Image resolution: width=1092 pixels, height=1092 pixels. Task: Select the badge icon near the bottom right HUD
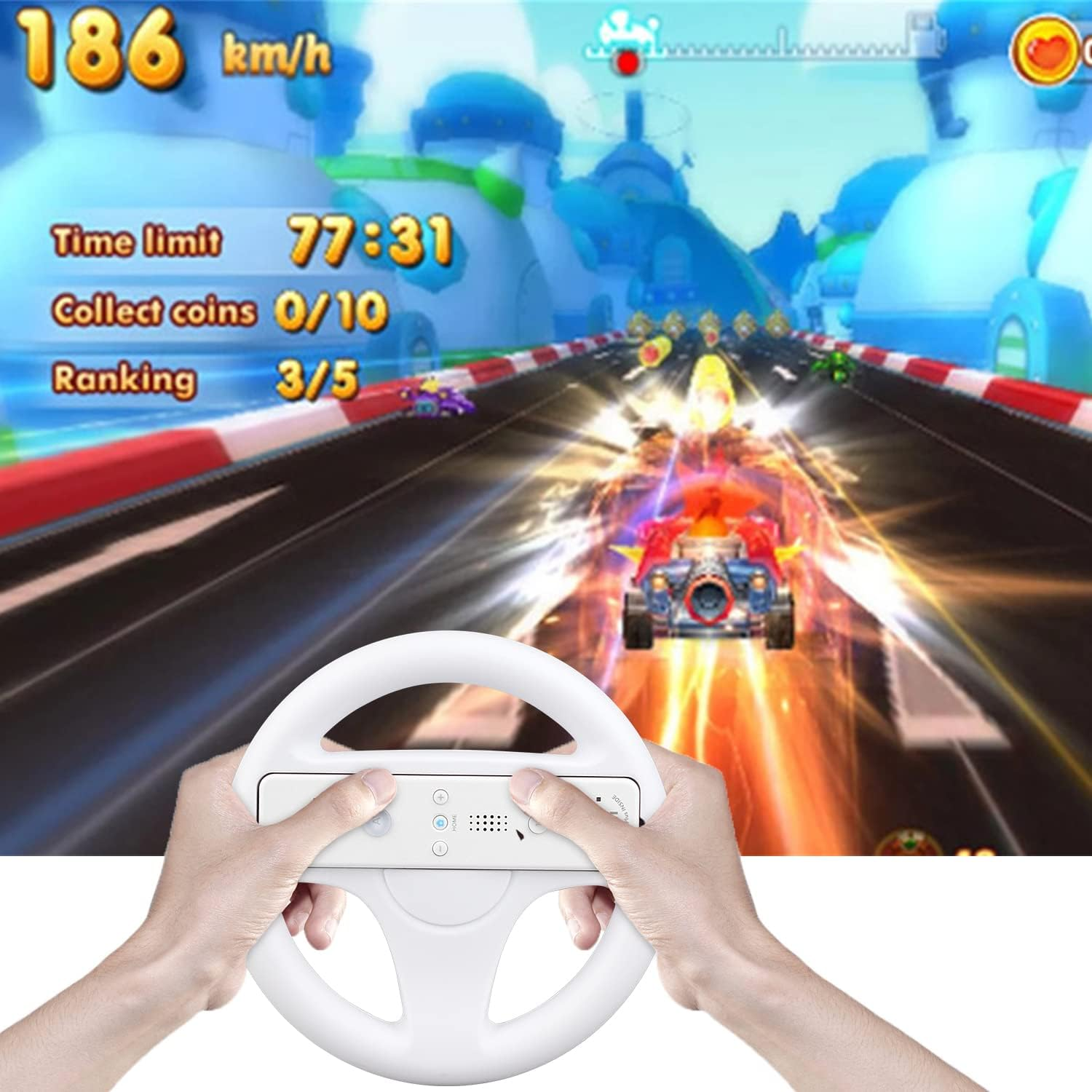(x=908, y=841)
